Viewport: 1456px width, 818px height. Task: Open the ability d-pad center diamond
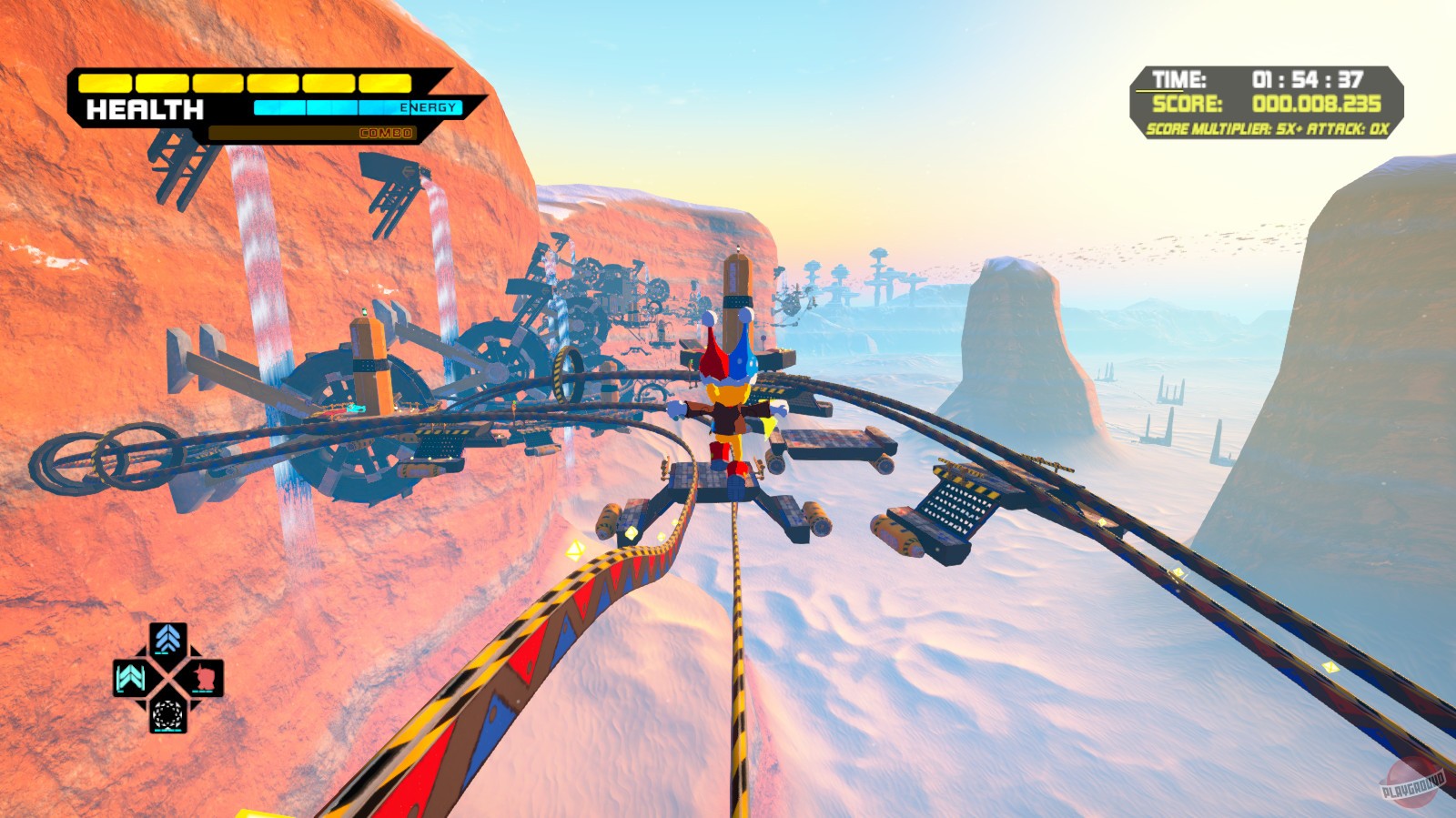[167, 678]
